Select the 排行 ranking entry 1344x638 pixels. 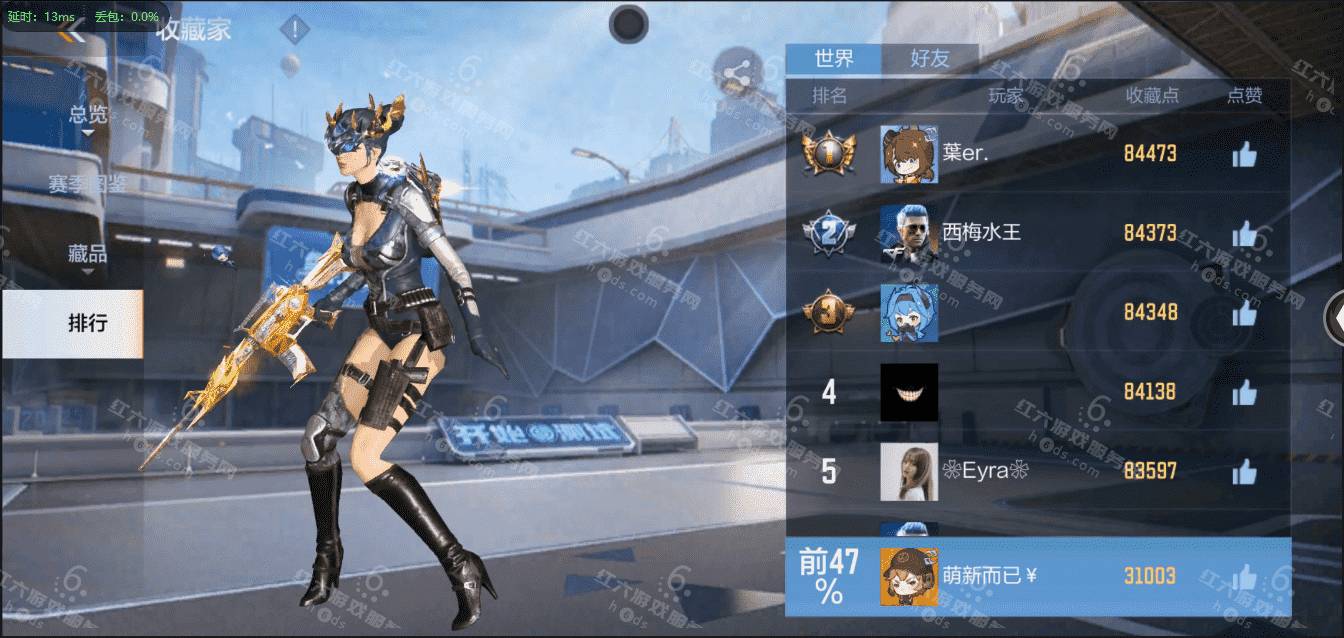coord(86,323)
